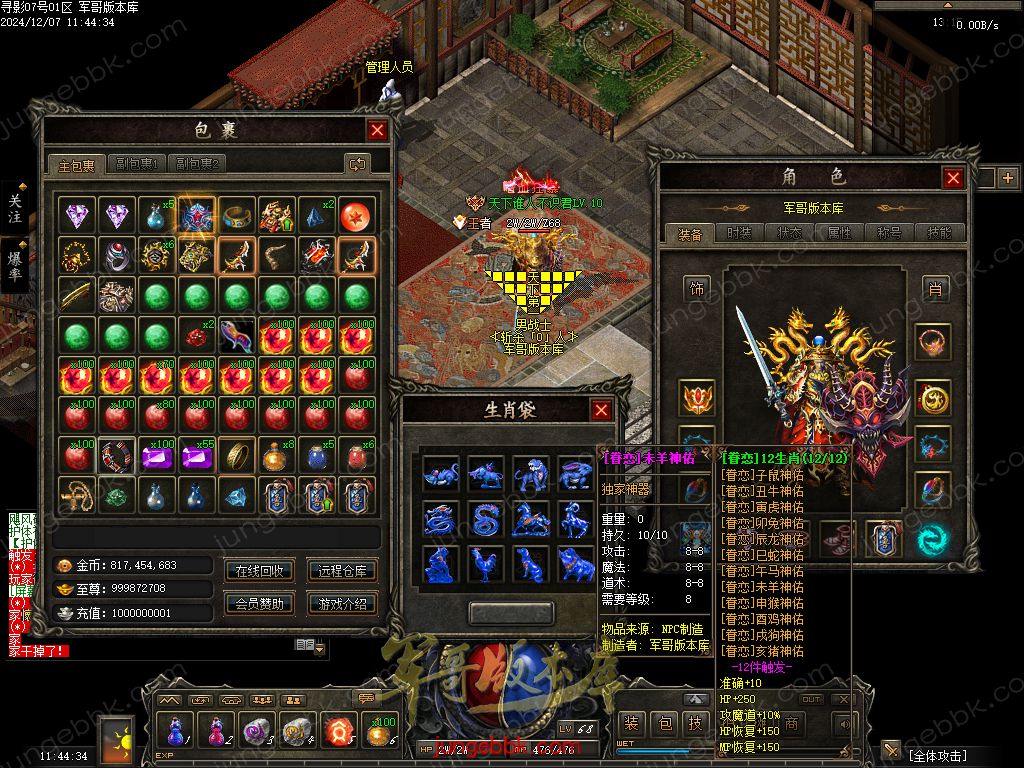This screenshot has height=768, width=1024.
Task: Close the 包裹 inventory window
Action: tap(377, 130)
